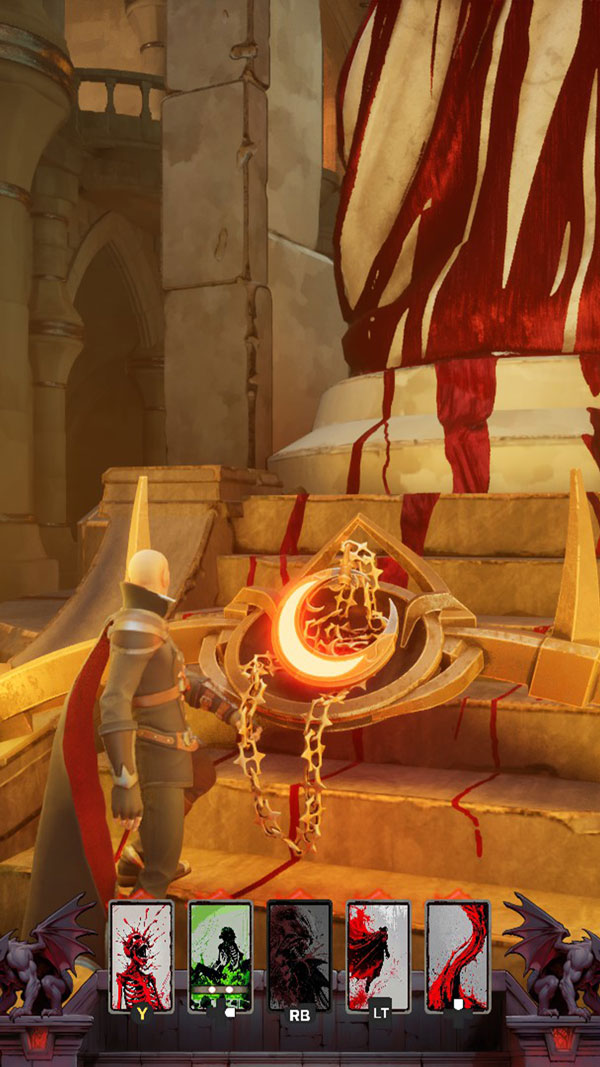
Task: Select the red screaming skeleton ability card
Action: pos(141,955)
